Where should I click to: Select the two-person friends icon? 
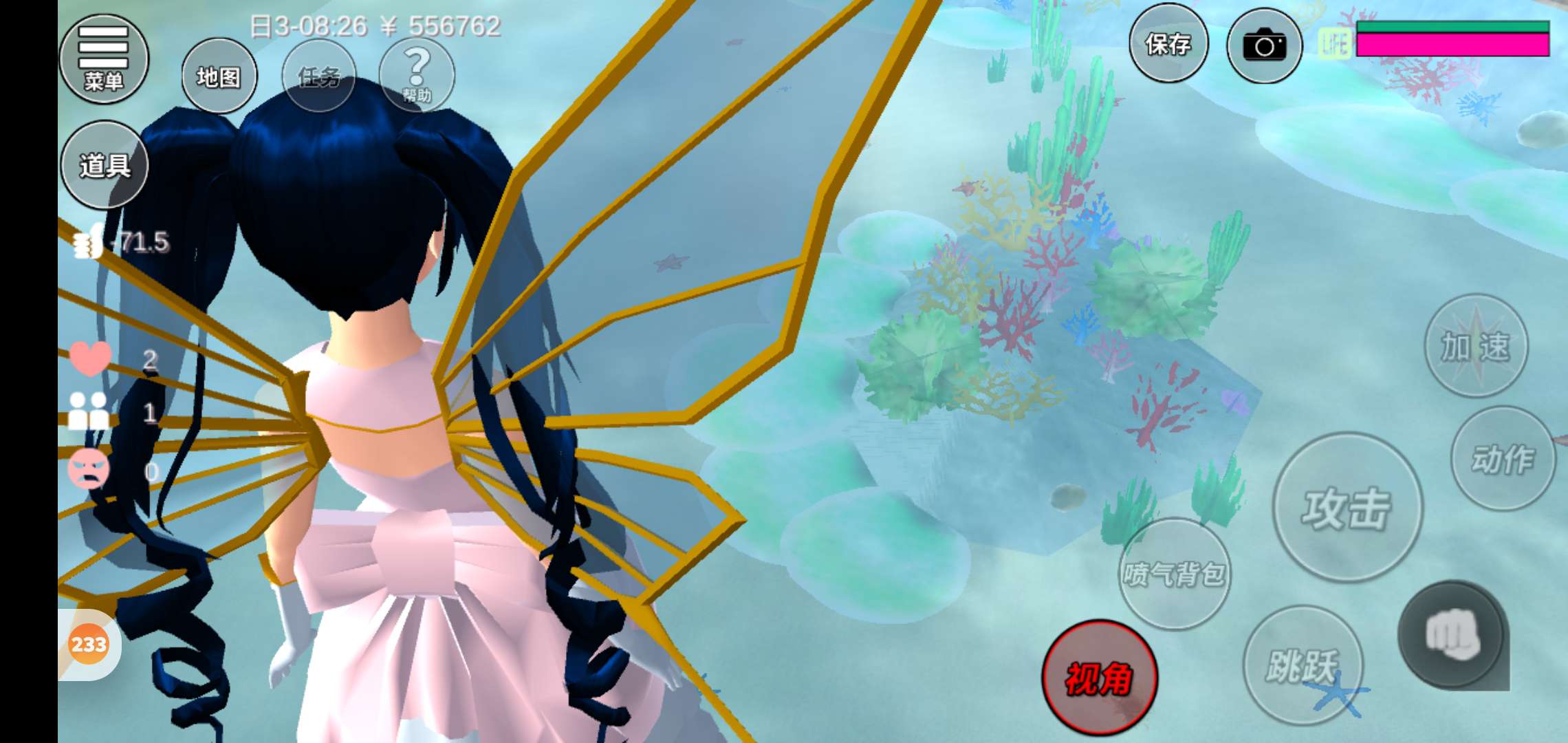tap(89, 411)
